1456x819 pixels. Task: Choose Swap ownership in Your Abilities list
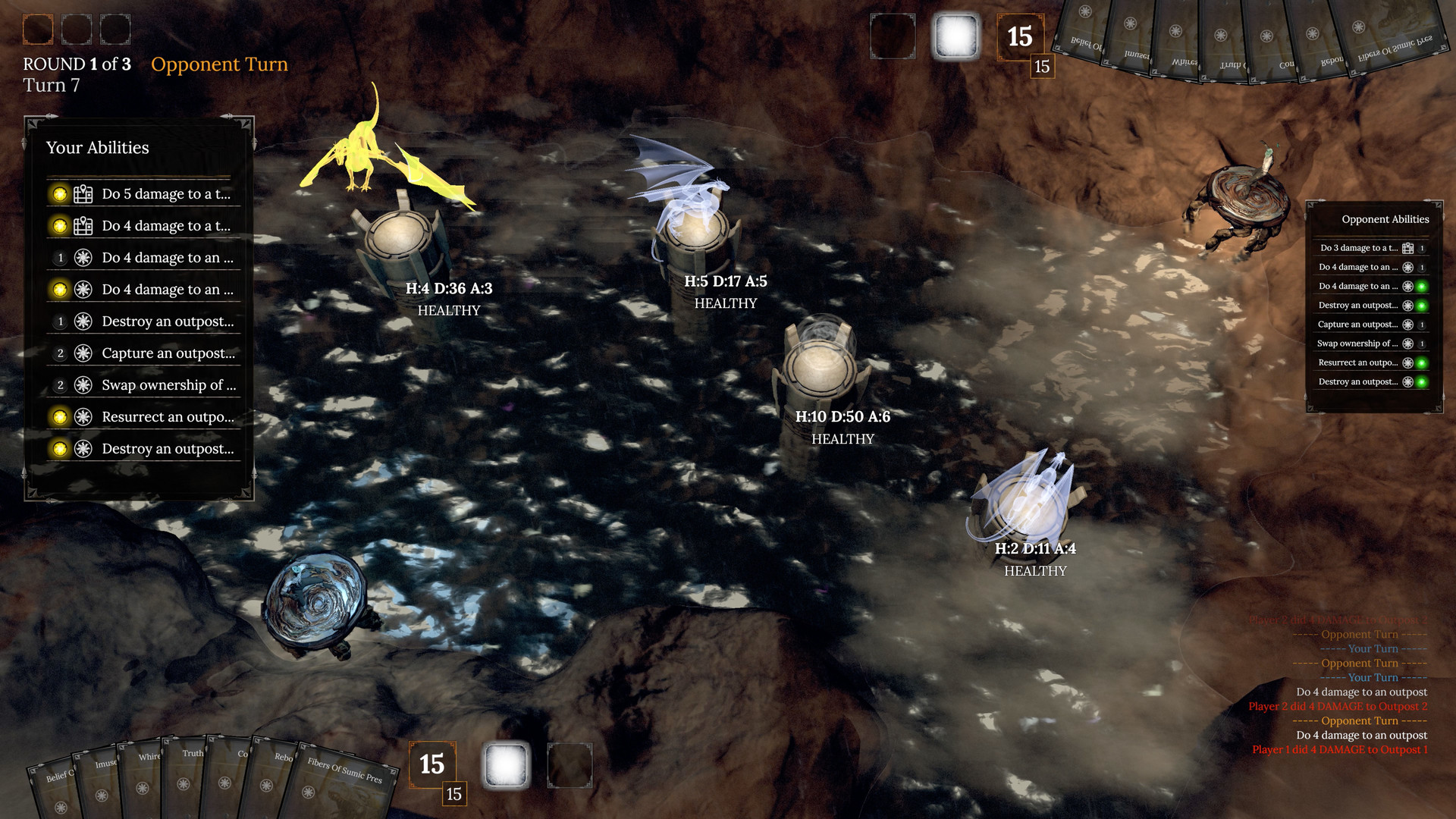[x=168, y=385]
